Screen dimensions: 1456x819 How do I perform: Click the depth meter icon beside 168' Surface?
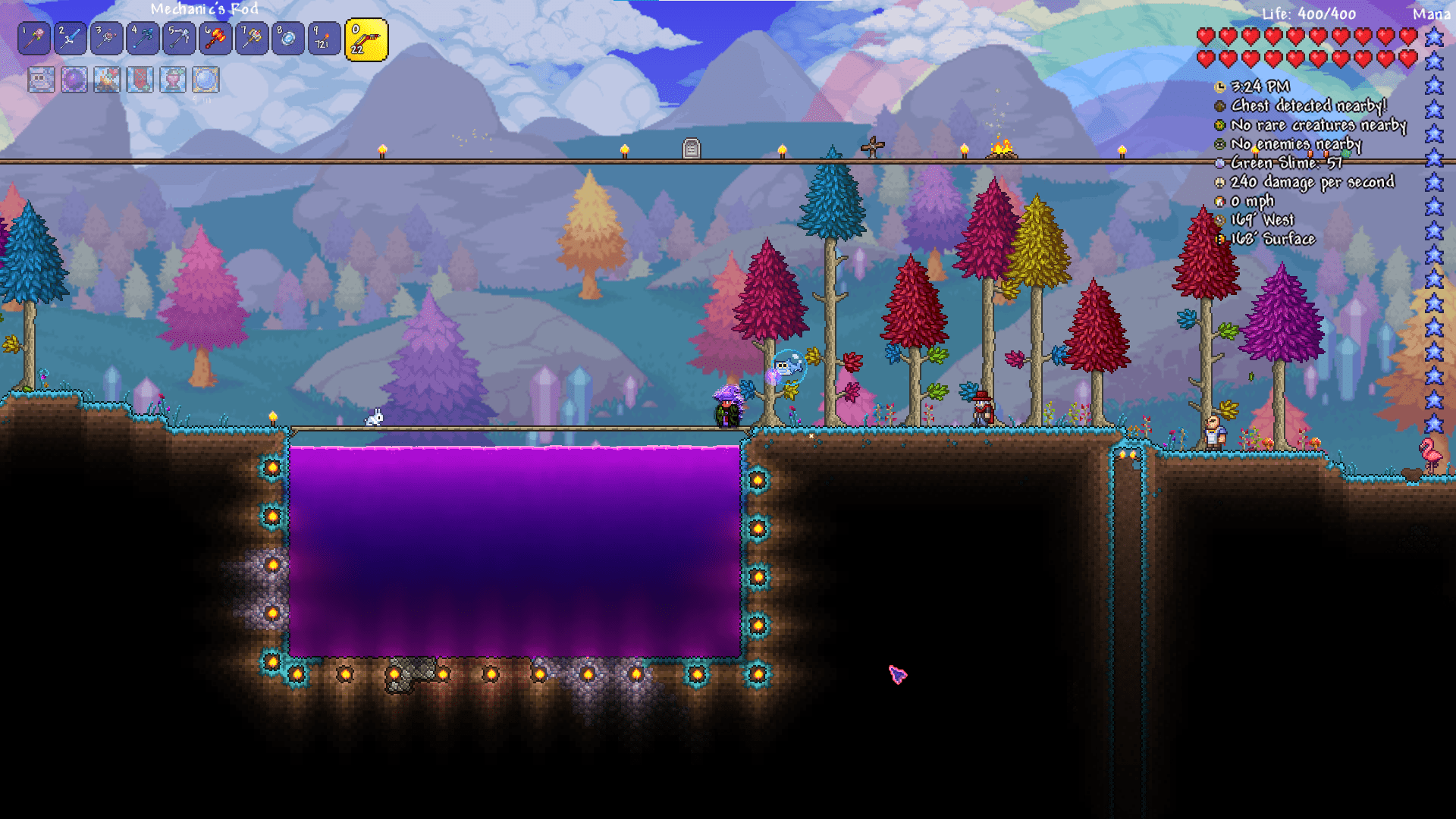[1221, 238]
